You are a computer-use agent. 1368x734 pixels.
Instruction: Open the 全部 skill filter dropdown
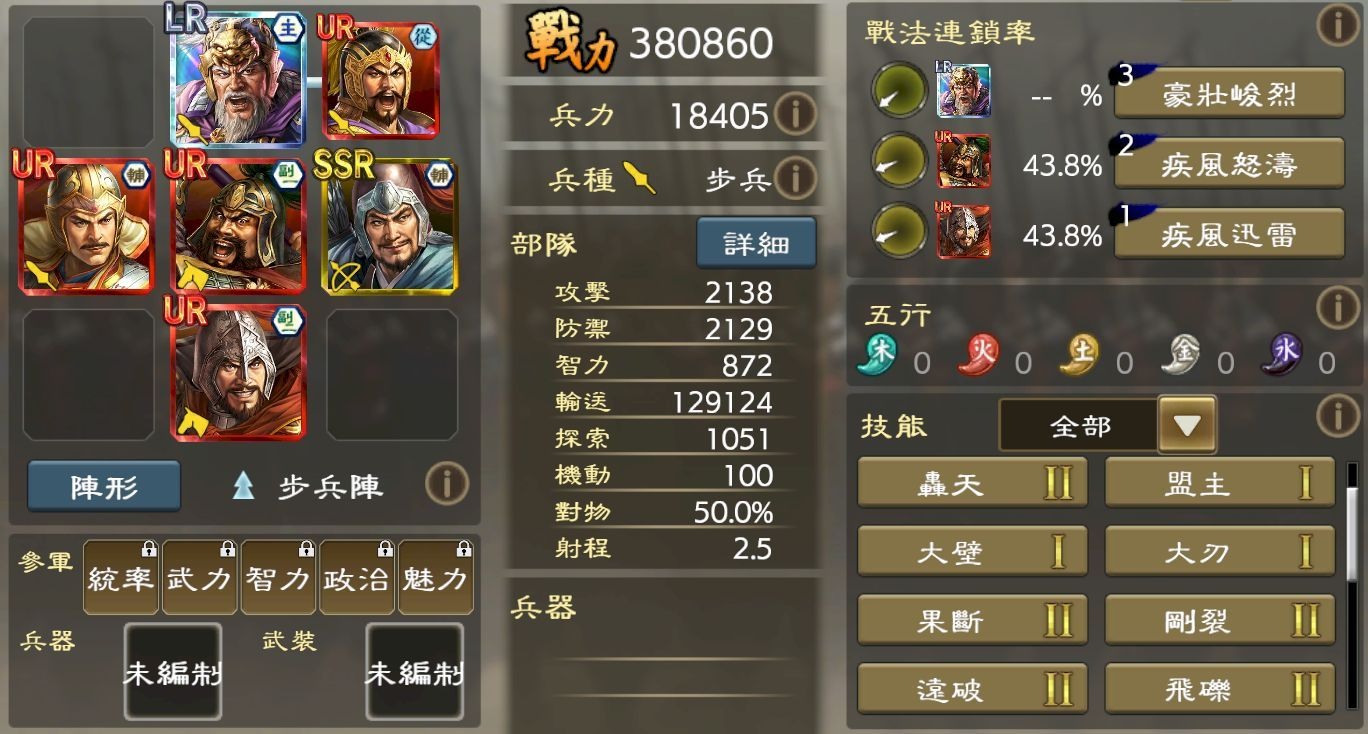coord(1188,425)
